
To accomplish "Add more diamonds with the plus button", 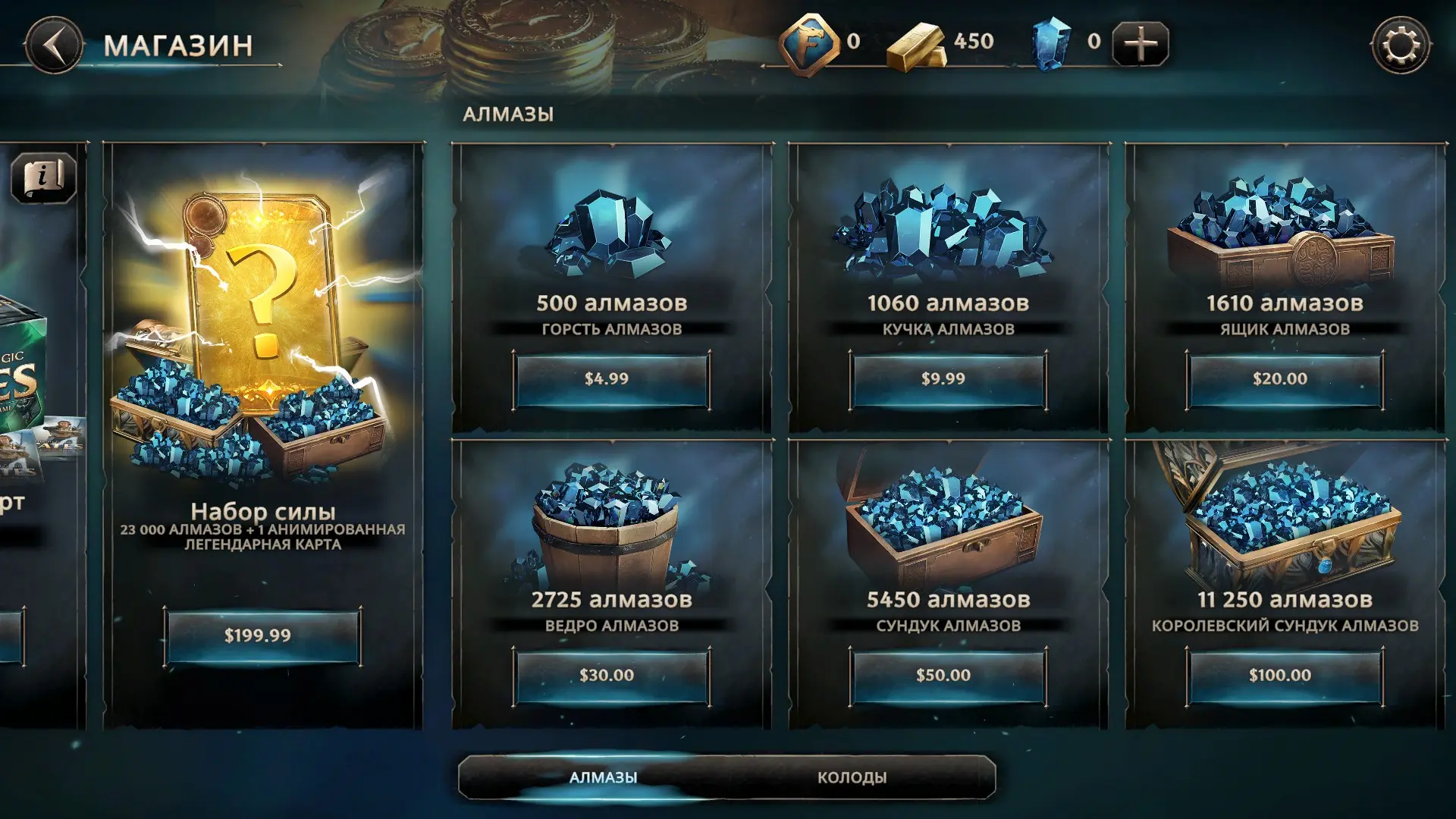I will click(1140, 44).
